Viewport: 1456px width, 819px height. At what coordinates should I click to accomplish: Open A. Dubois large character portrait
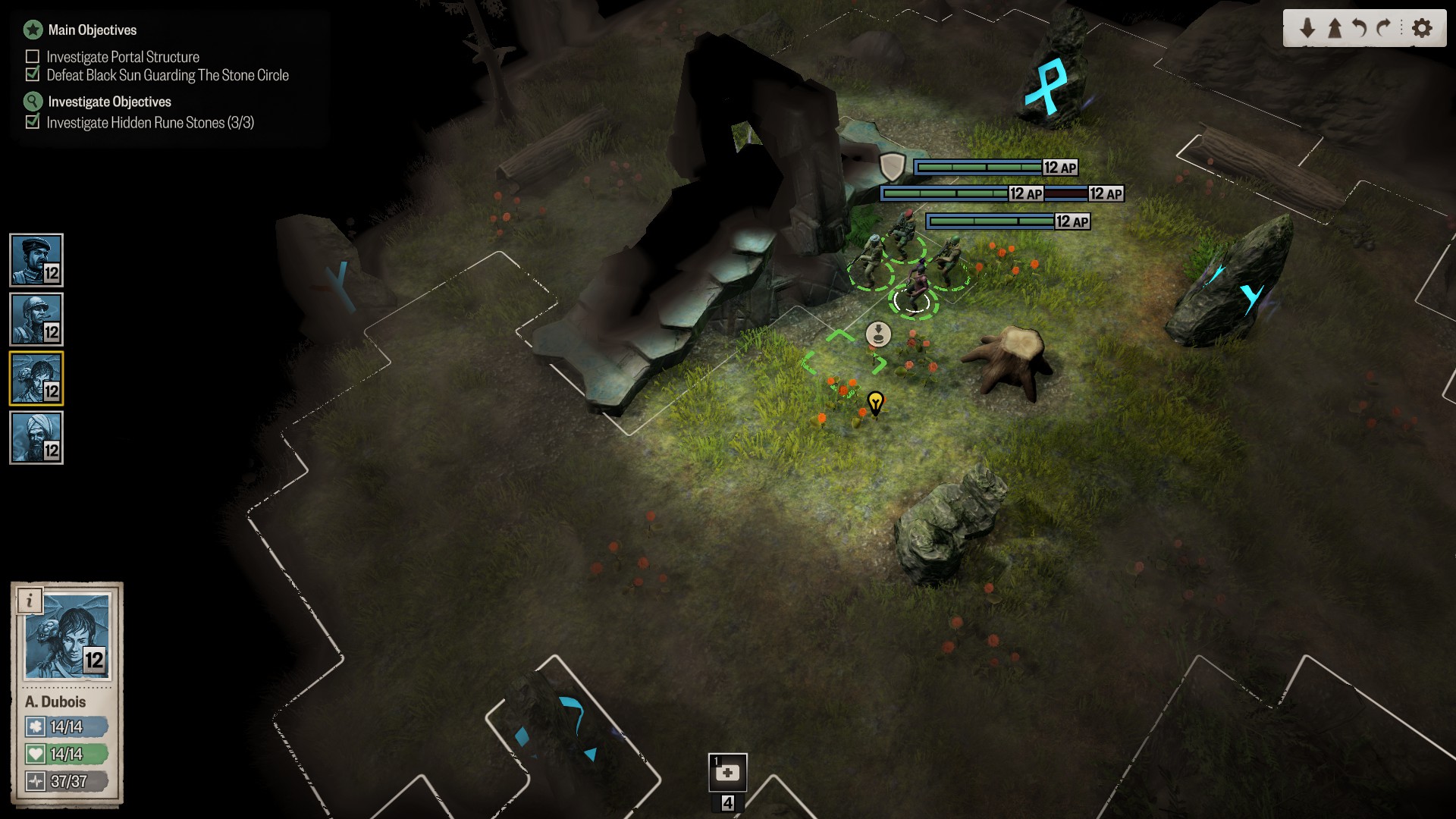(68, 637)
